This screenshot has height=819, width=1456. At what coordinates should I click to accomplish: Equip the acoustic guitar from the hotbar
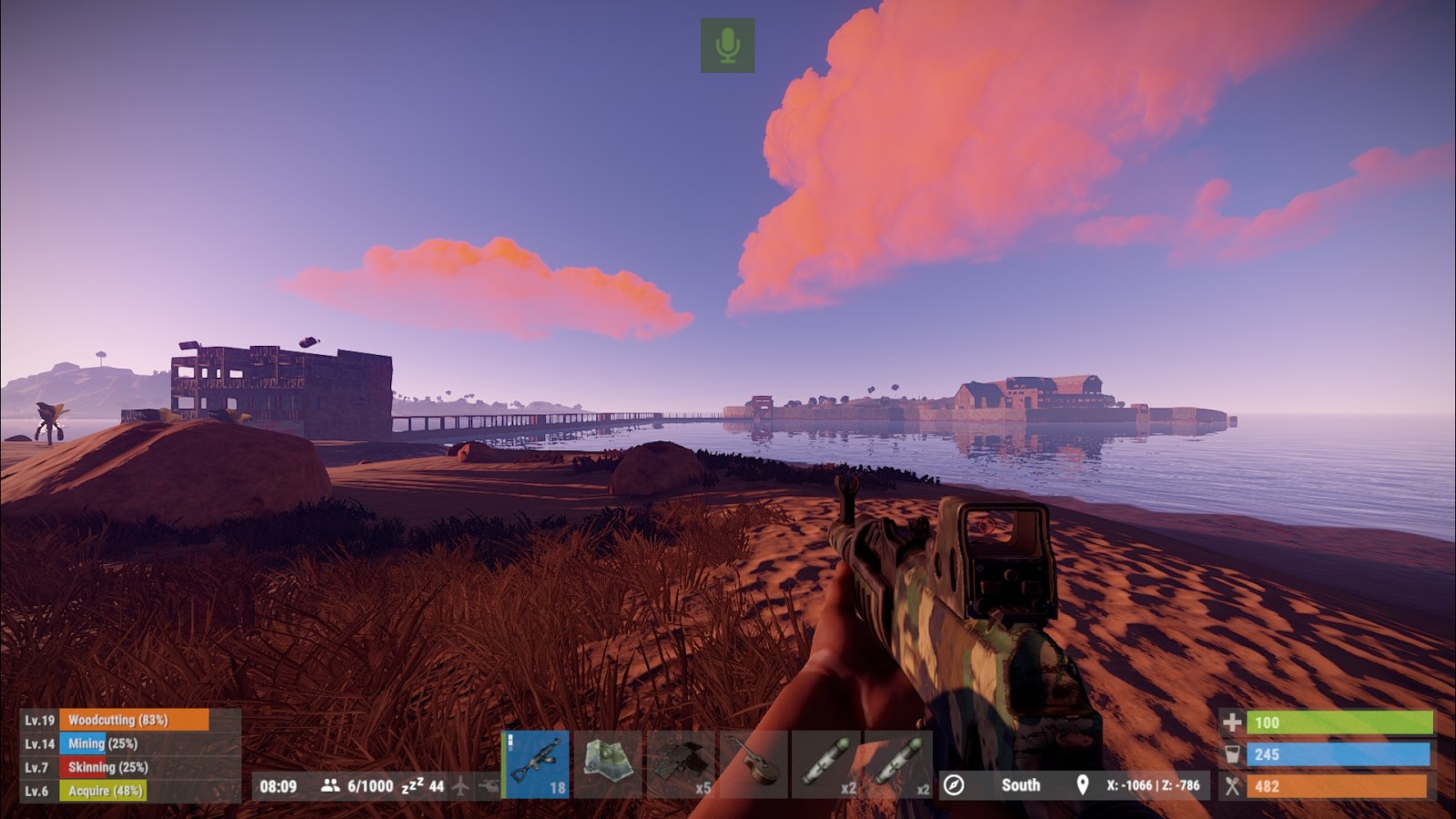[x=753, y=764]
